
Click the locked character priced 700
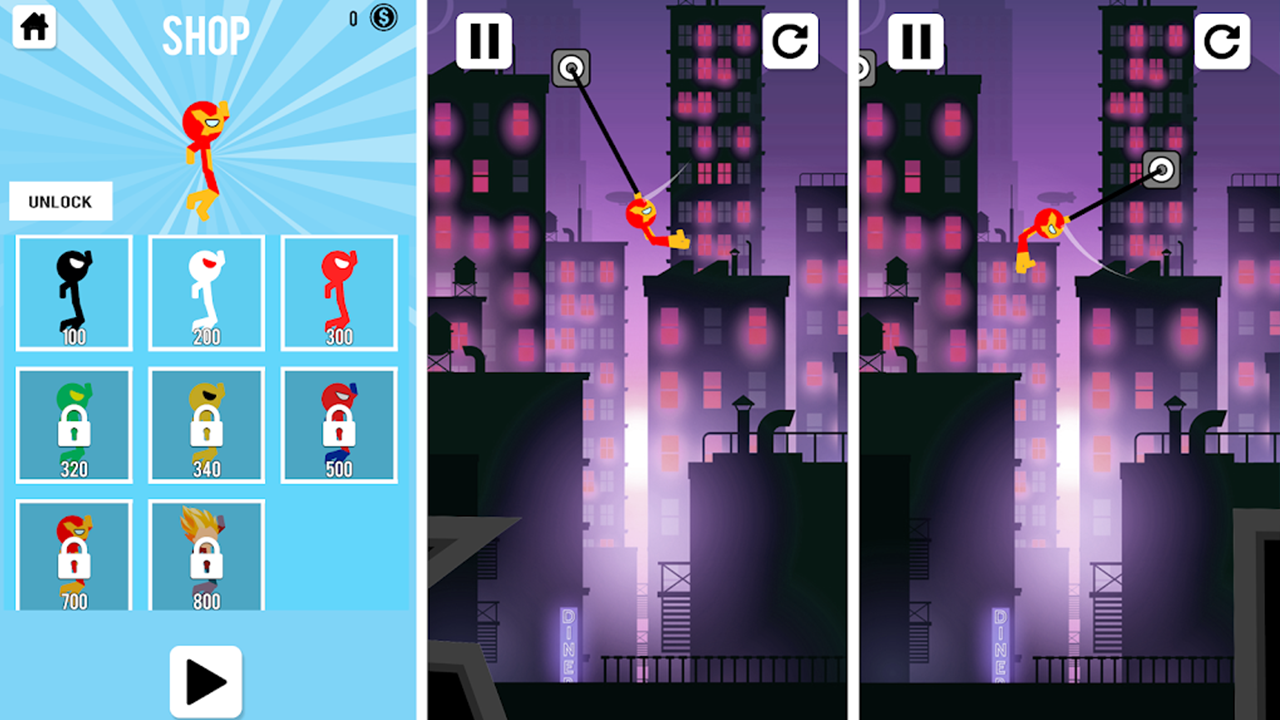[73, 555]
